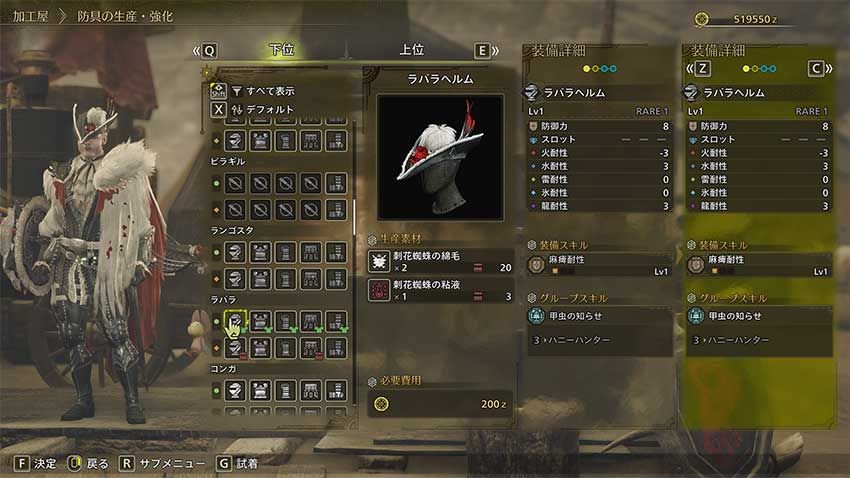Click the 必要費用 200z cost row

point(440,403)
